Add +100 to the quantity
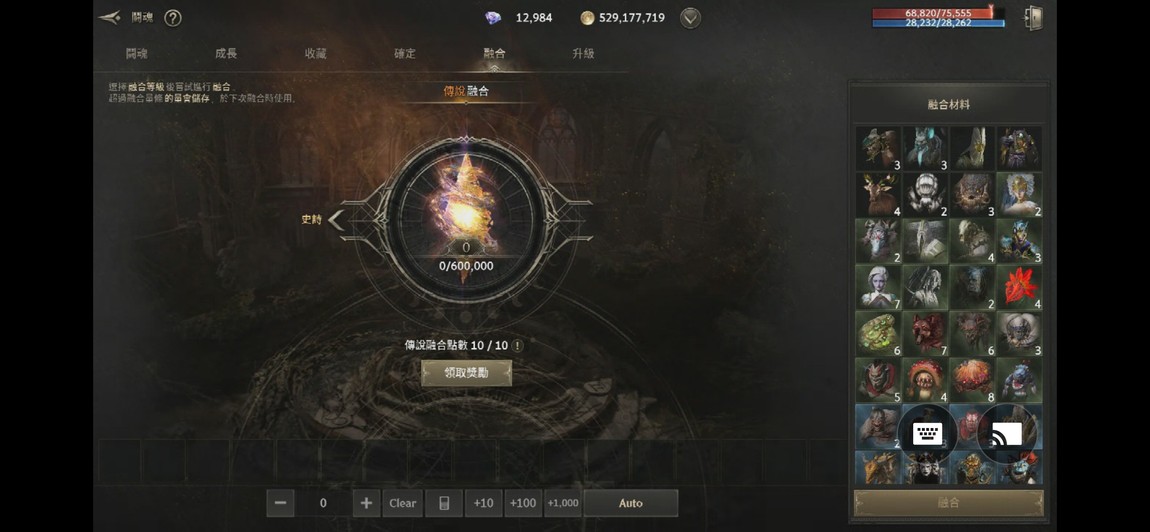The height and width of the screenshot is (532, 1150). pyautogui.click(x=523, y=503)
